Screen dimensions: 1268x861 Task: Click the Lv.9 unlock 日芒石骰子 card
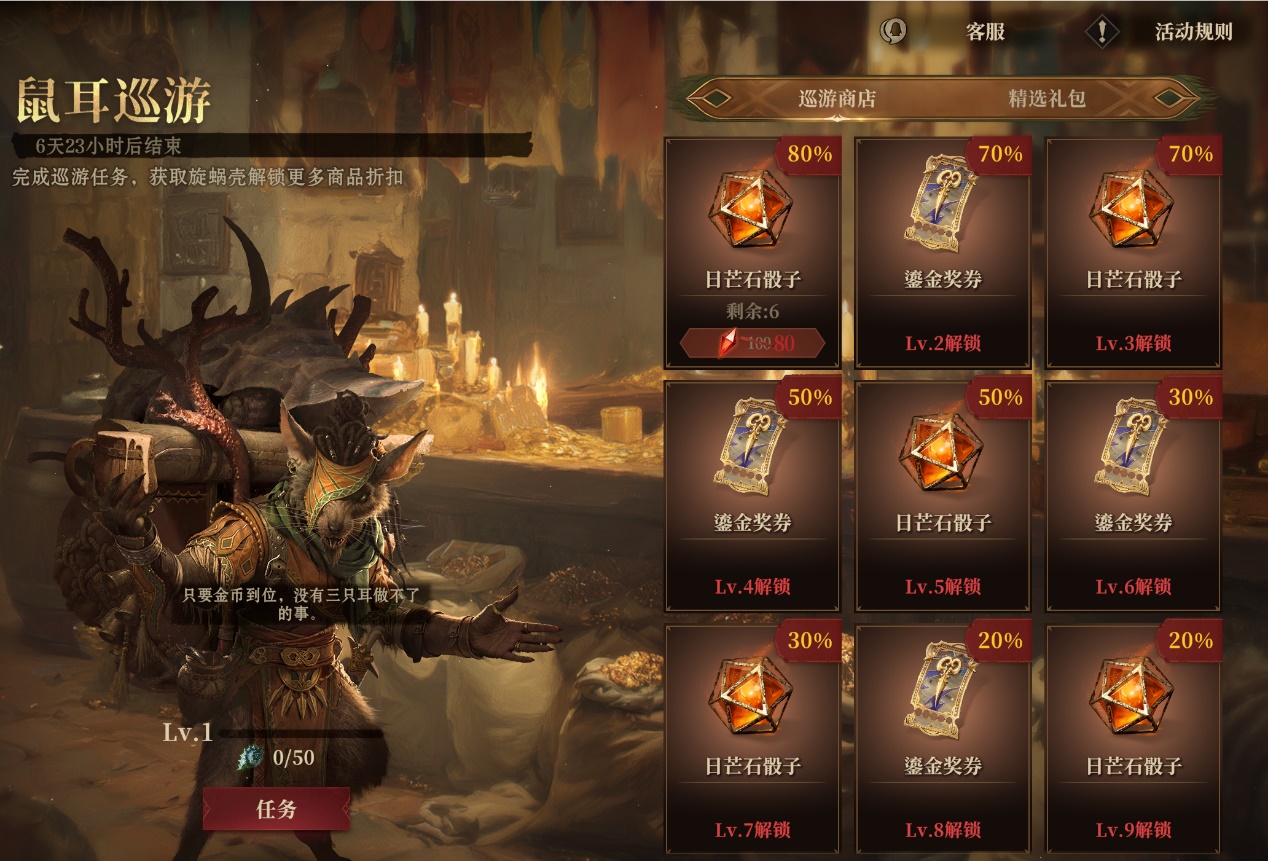click(x=1133, y=738)
